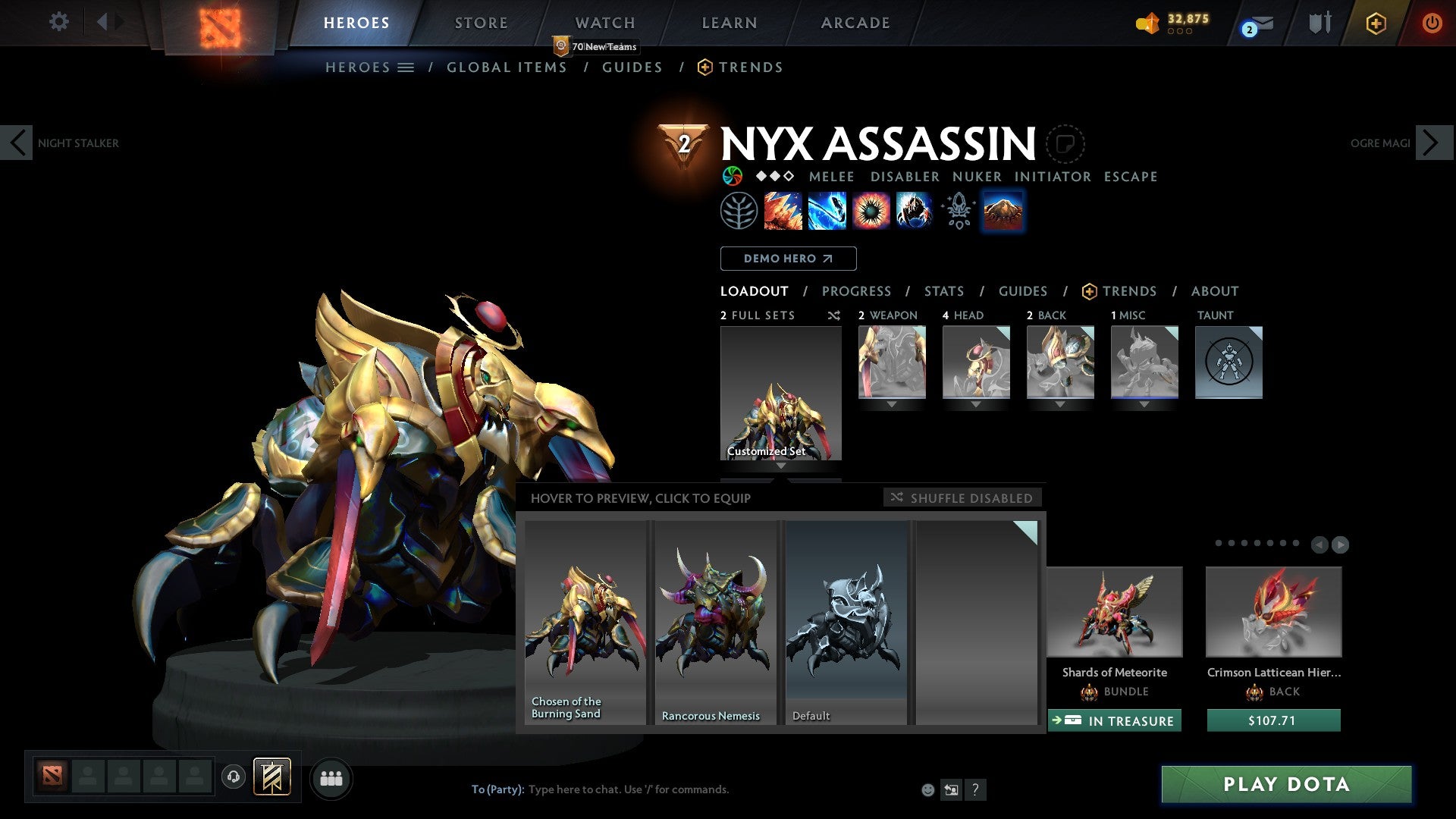
Task: Select the Rancorous Nemesis set thumbnail
Action: pos(714,614)
